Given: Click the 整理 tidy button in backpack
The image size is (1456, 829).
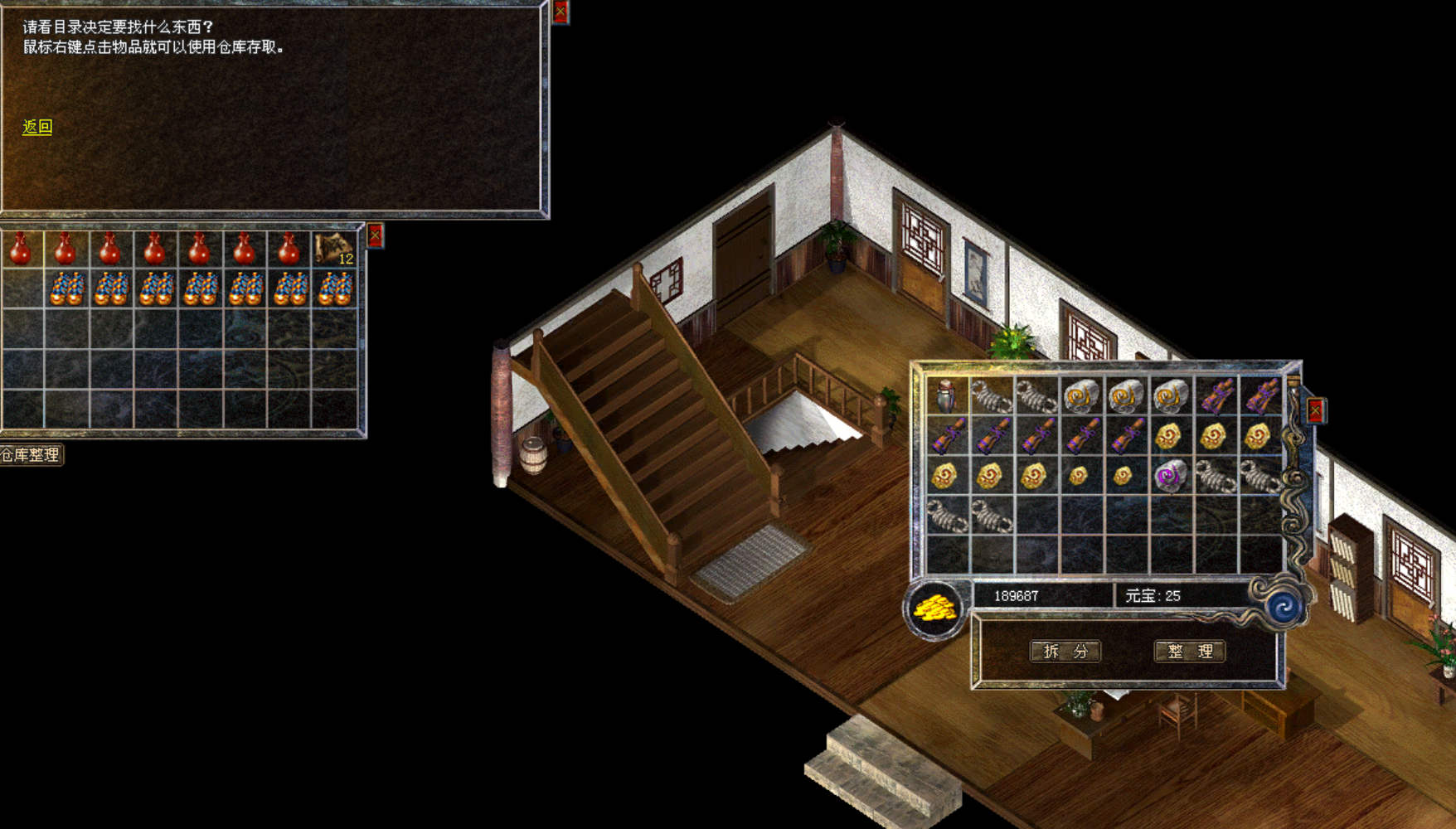Looking at the screenshot, I should [1189, 651].
